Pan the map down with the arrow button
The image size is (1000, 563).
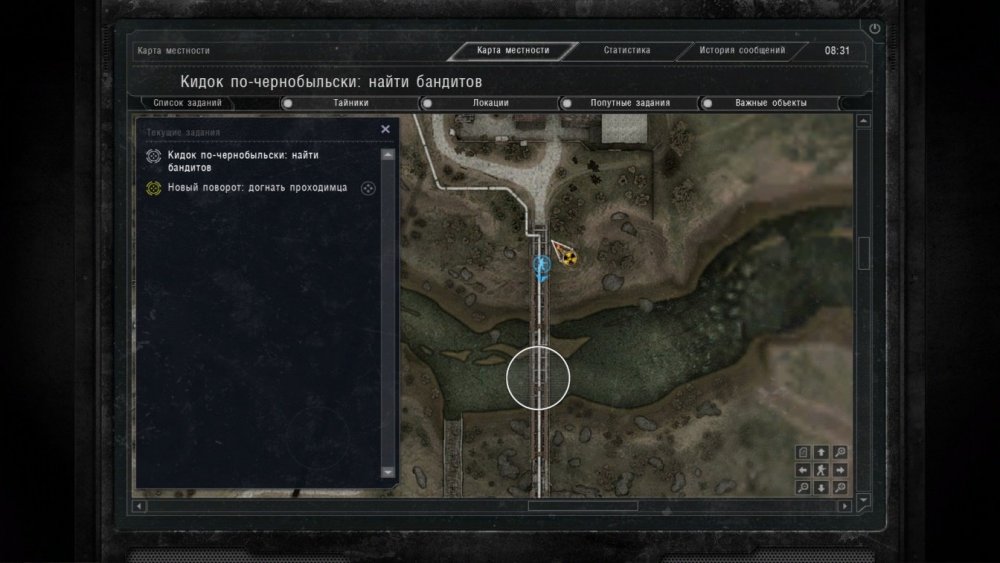coord(821,488)
